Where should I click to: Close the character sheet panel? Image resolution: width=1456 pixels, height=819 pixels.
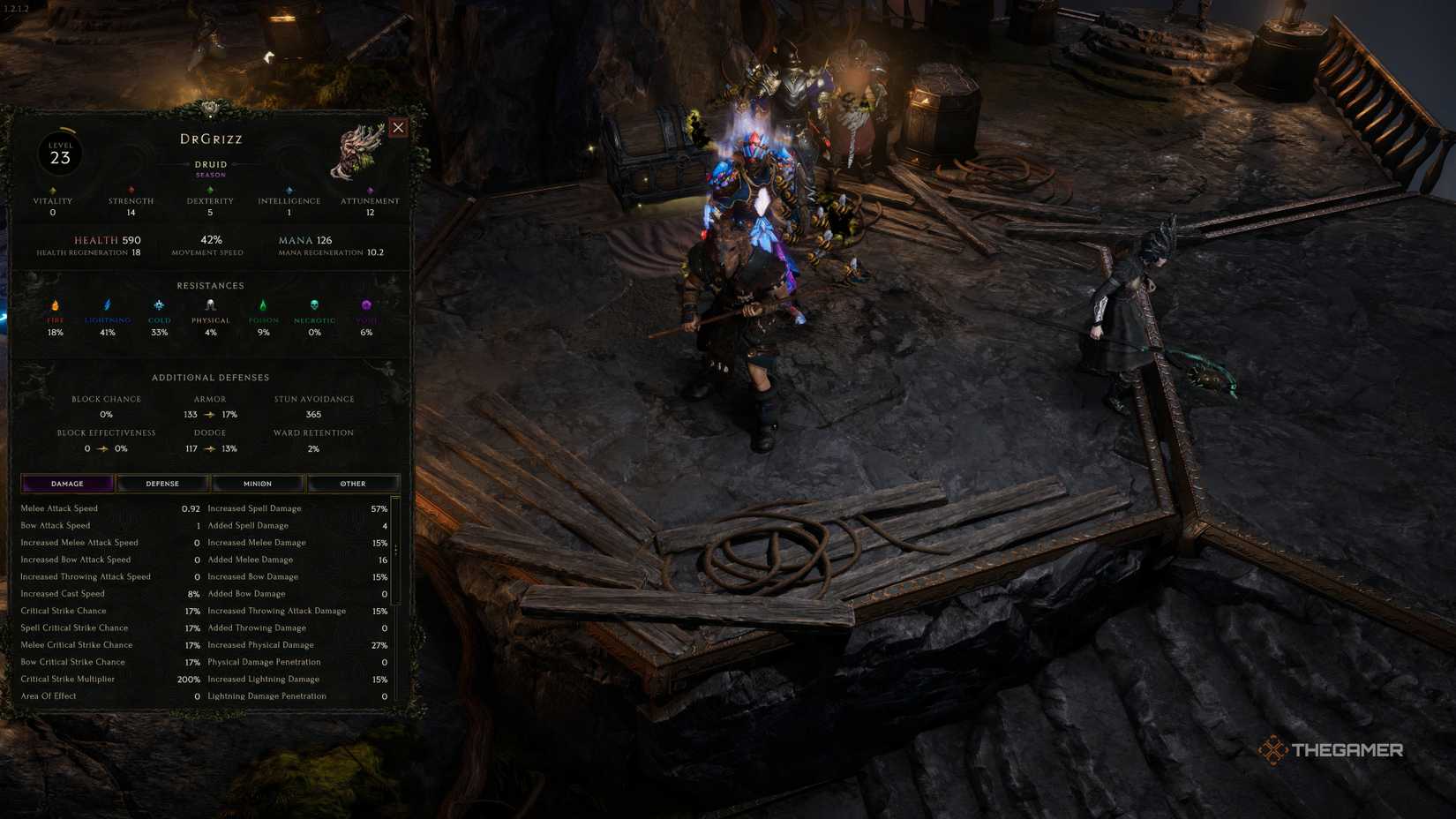398,127
